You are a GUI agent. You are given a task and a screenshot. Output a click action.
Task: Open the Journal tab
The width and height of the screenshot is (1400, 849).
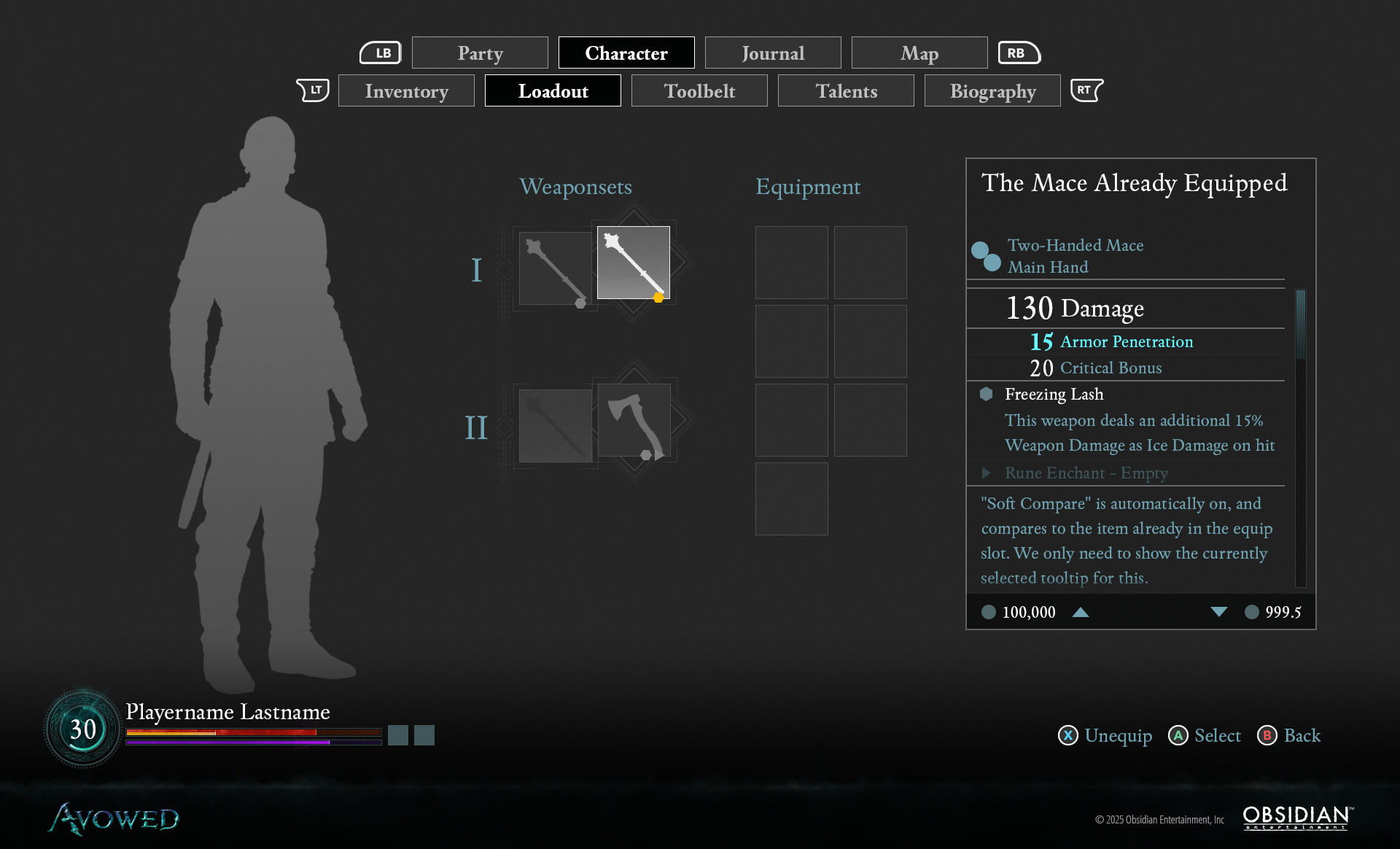click(x=773, y=53)
